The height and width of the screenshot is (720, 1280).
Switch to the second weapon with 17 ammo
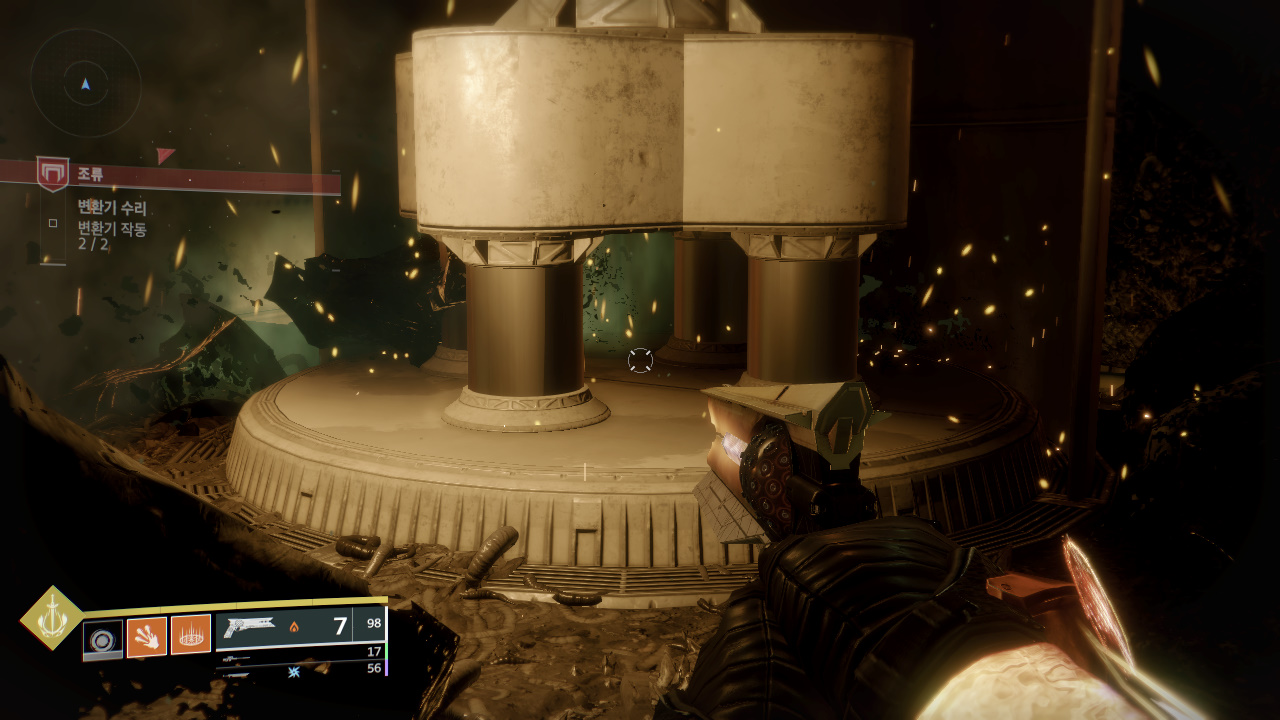300,652
